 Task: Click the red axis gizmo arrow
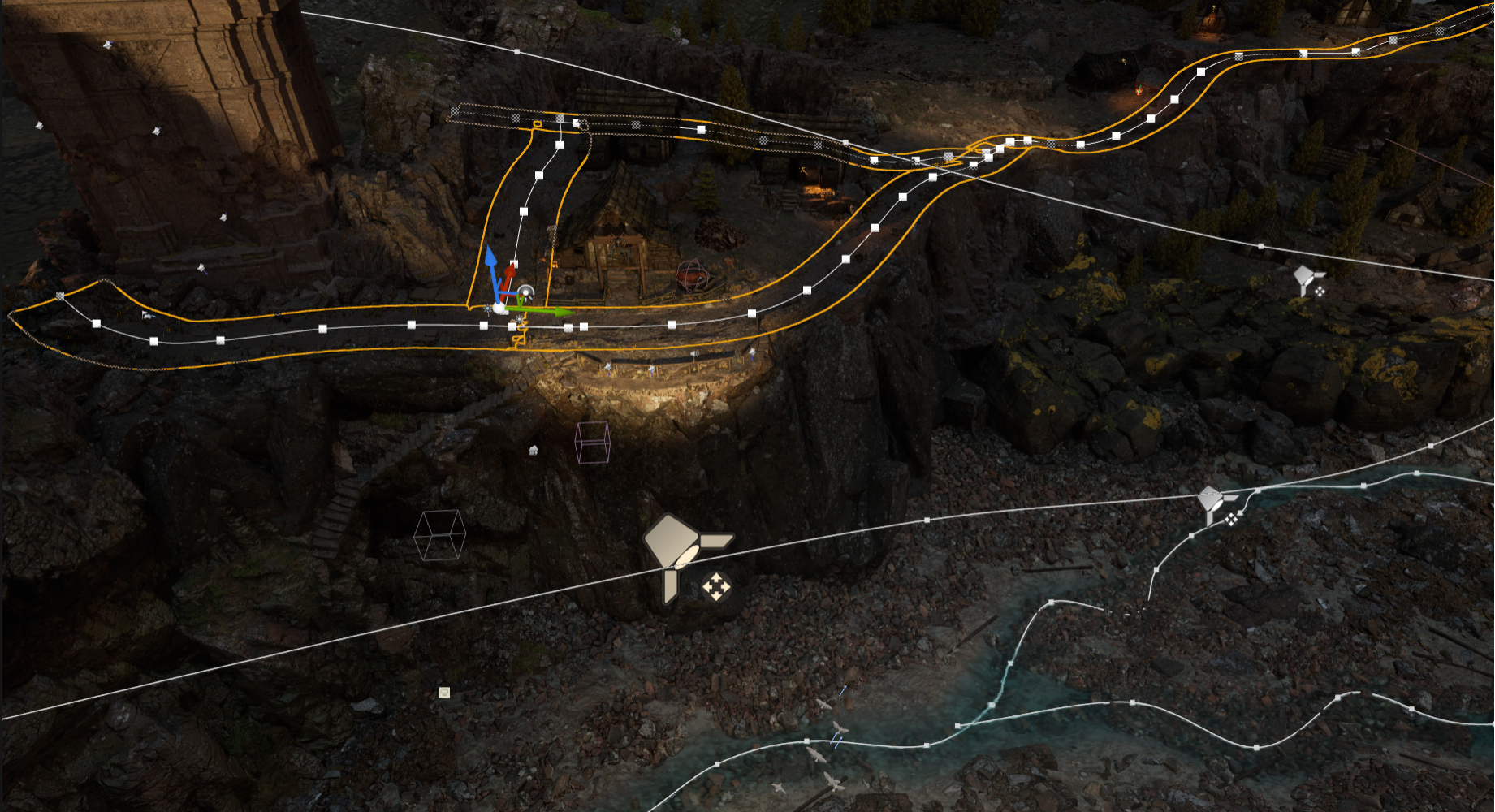coord(510,274)
